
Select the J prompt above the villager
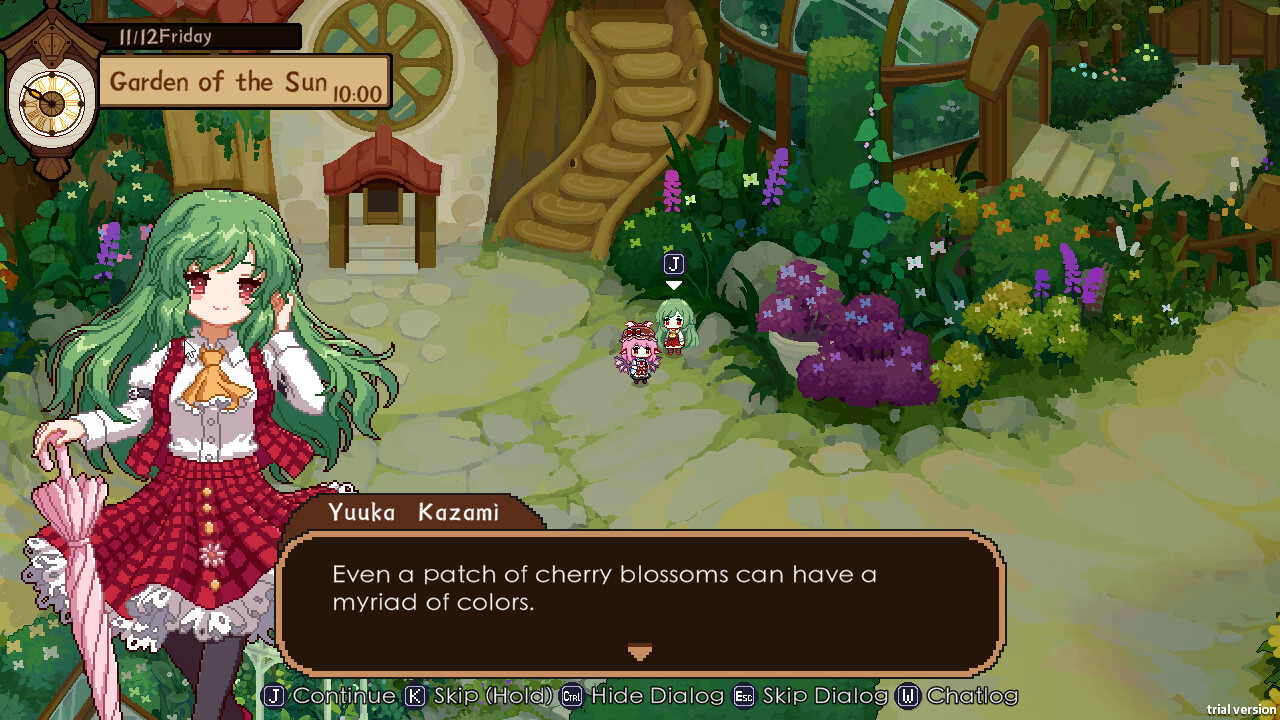click(673, 264)
